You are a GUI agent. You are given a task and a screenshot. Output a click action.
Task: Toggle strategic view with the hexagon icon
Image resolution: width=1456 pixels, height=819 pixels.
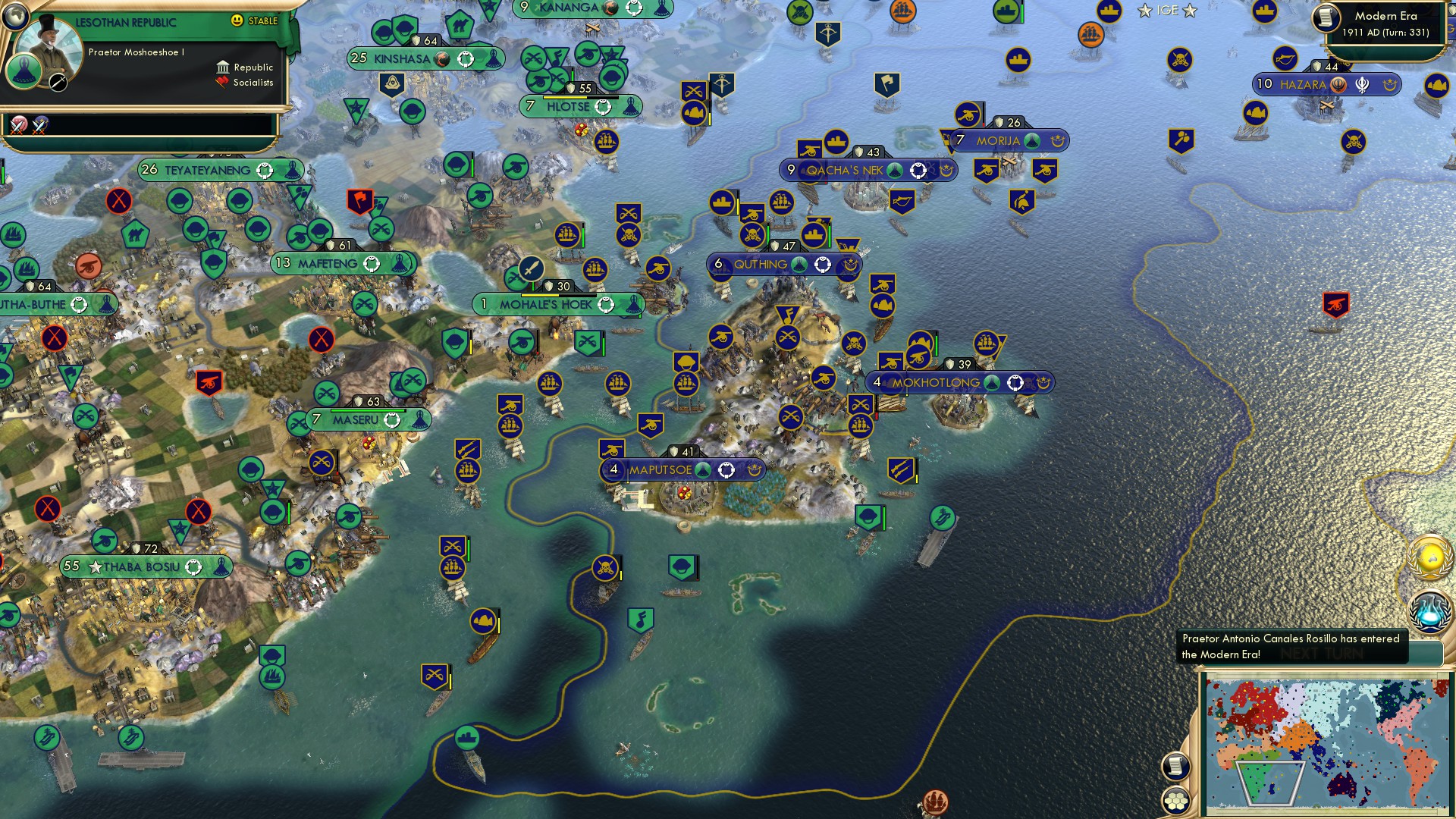(1176, 800)
